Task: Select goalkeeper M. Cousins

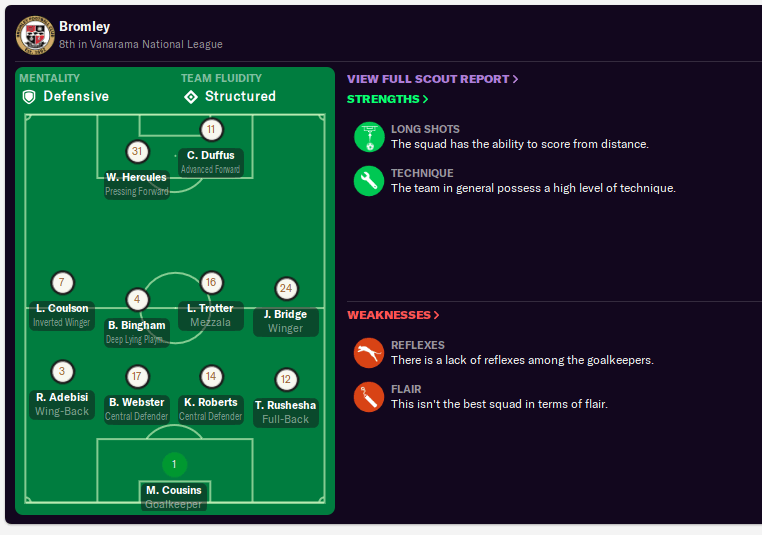Action: click(x=174, y=490)
